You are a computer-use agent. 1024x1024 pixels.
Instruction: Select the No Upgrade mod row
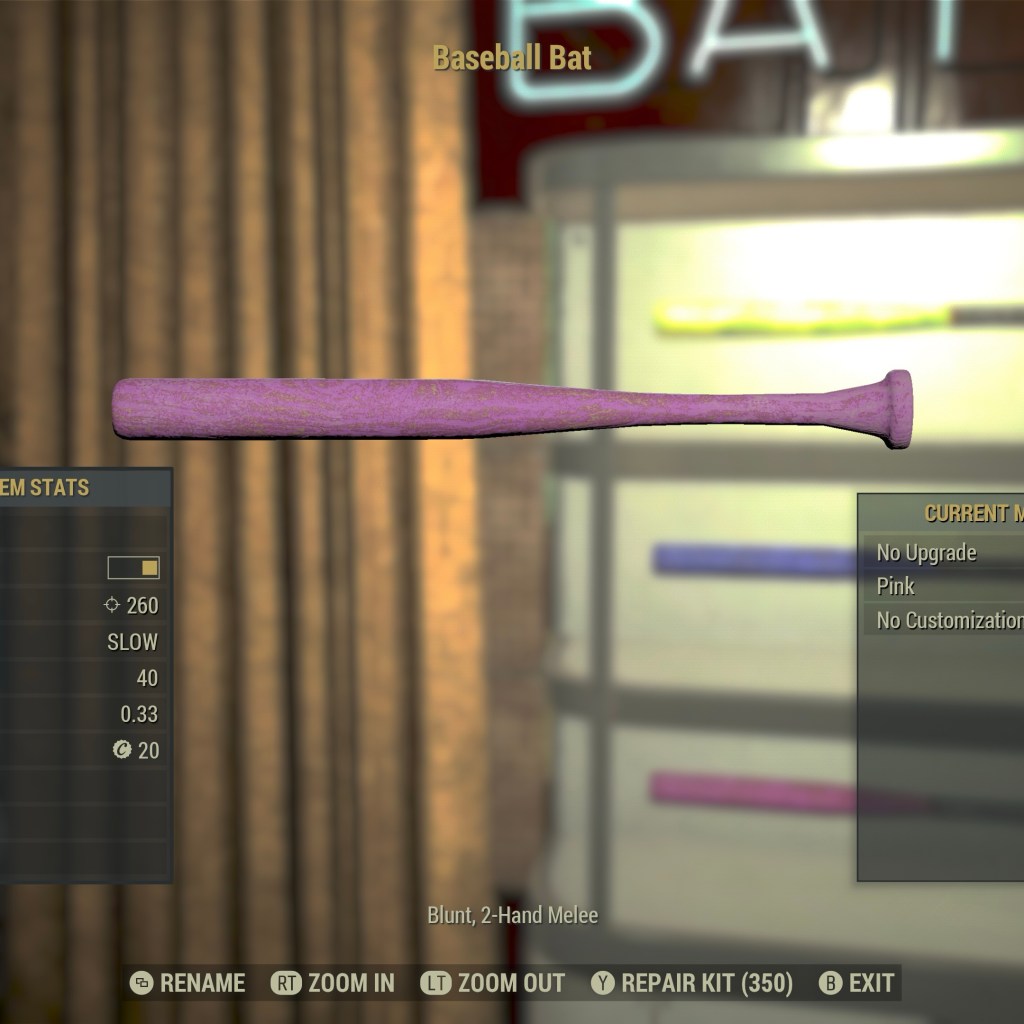point(940,552)
